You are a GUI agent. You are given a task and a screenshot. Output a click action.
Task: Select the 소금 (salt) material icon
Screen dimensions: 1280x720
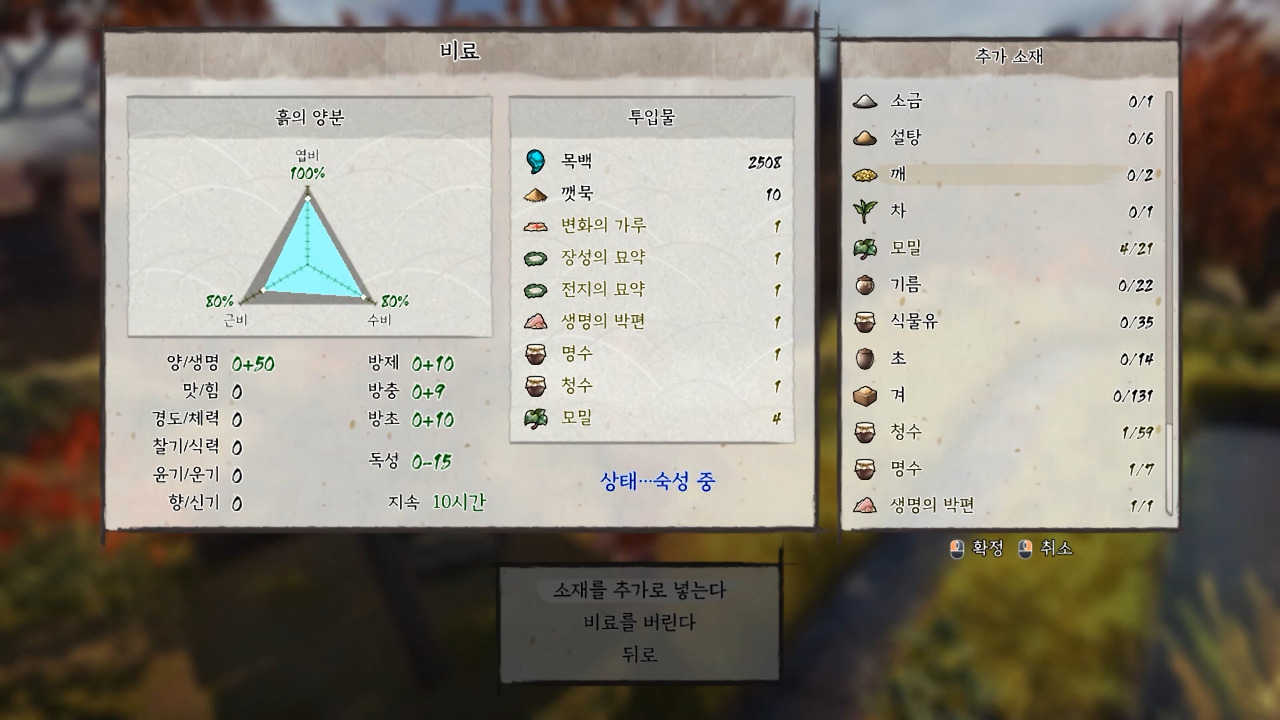(868, 101)
